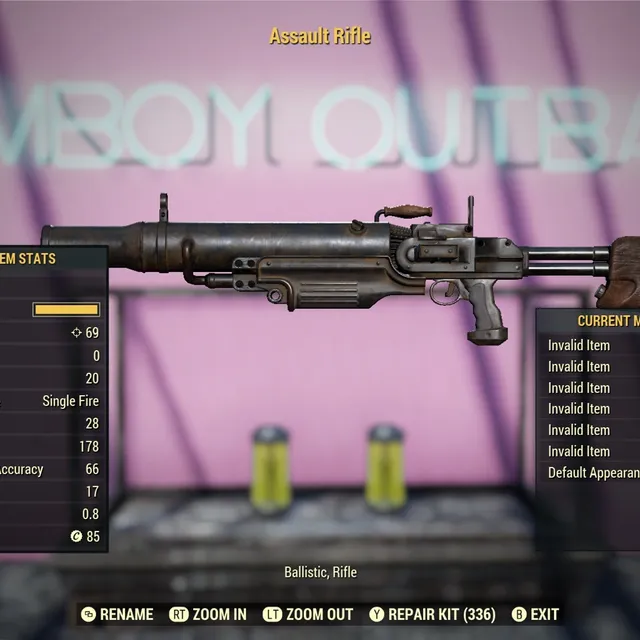Choose the Rename option
This screenshot has width=640, height=640.
coord(117,614)
